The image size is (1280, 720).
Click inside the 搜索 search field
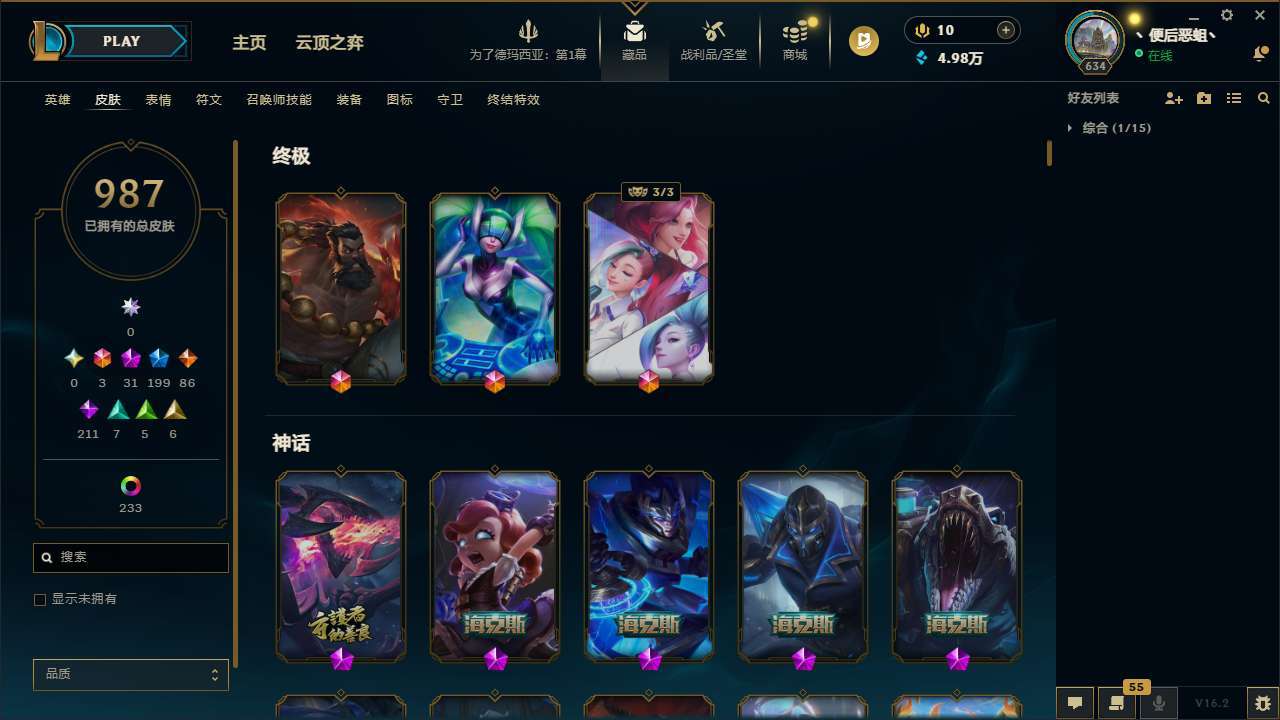coord(130,557)
